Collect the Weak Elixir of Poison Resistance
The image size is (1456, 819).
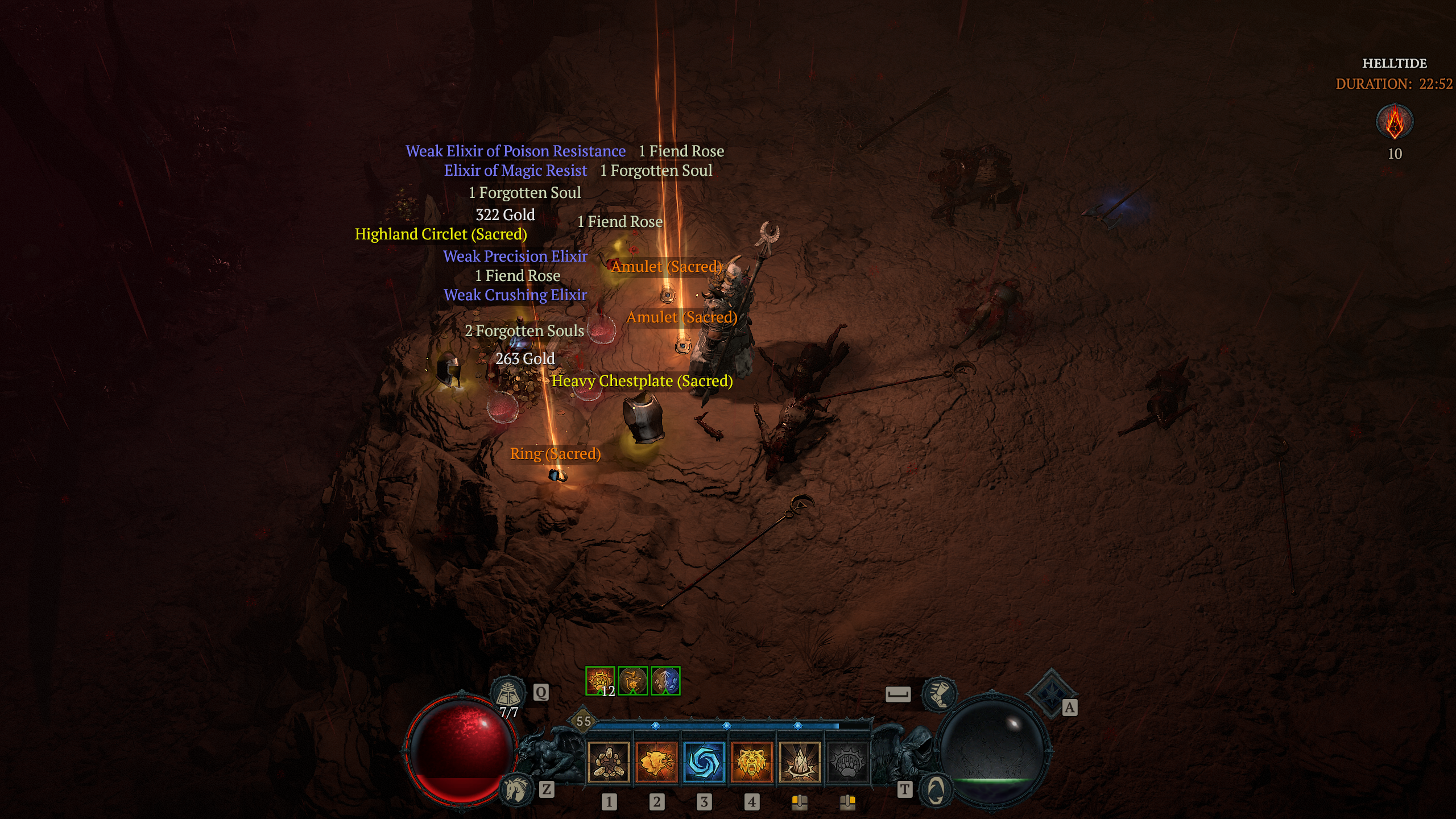point(515,151)
